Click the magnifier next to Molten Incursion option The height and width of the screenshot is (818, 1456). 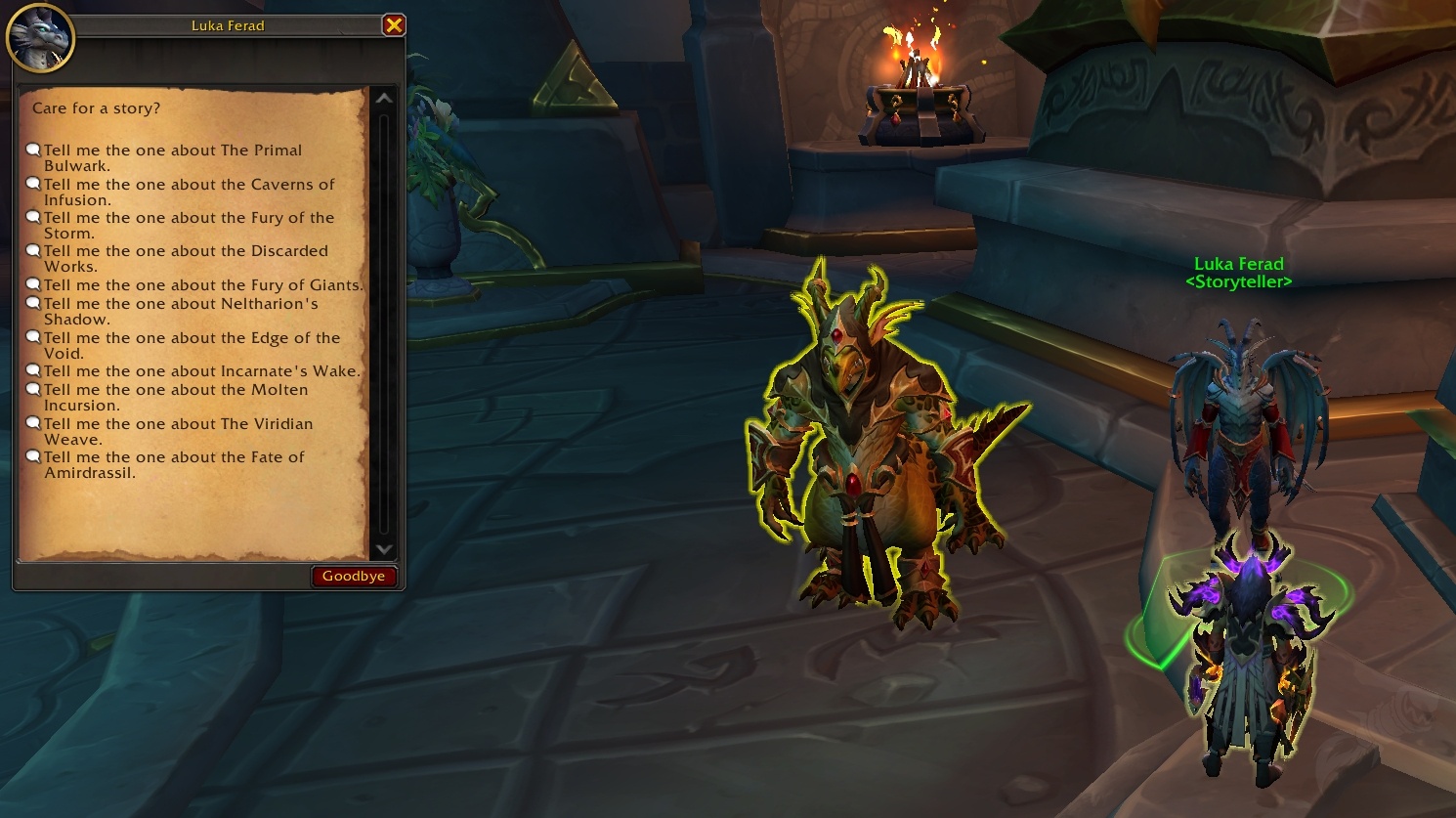34,388
